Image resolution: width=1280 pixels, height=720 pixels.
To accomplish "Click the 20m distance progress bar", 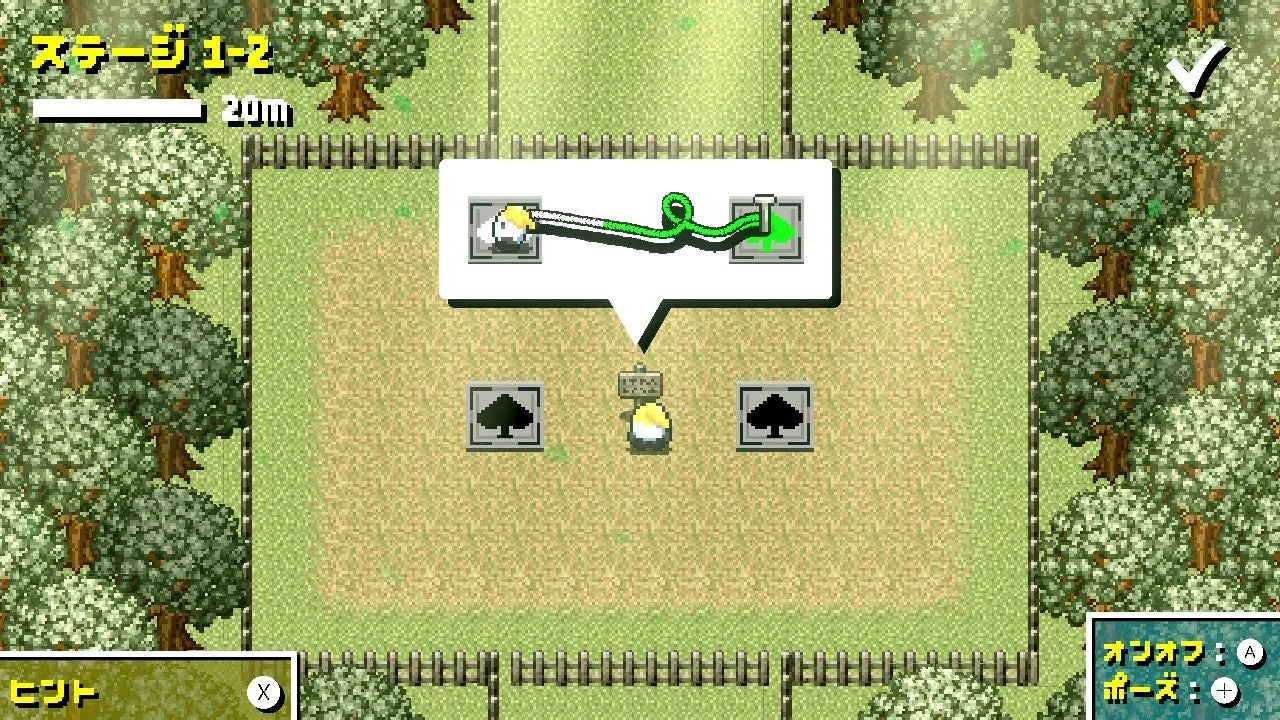I will (120, 108).
